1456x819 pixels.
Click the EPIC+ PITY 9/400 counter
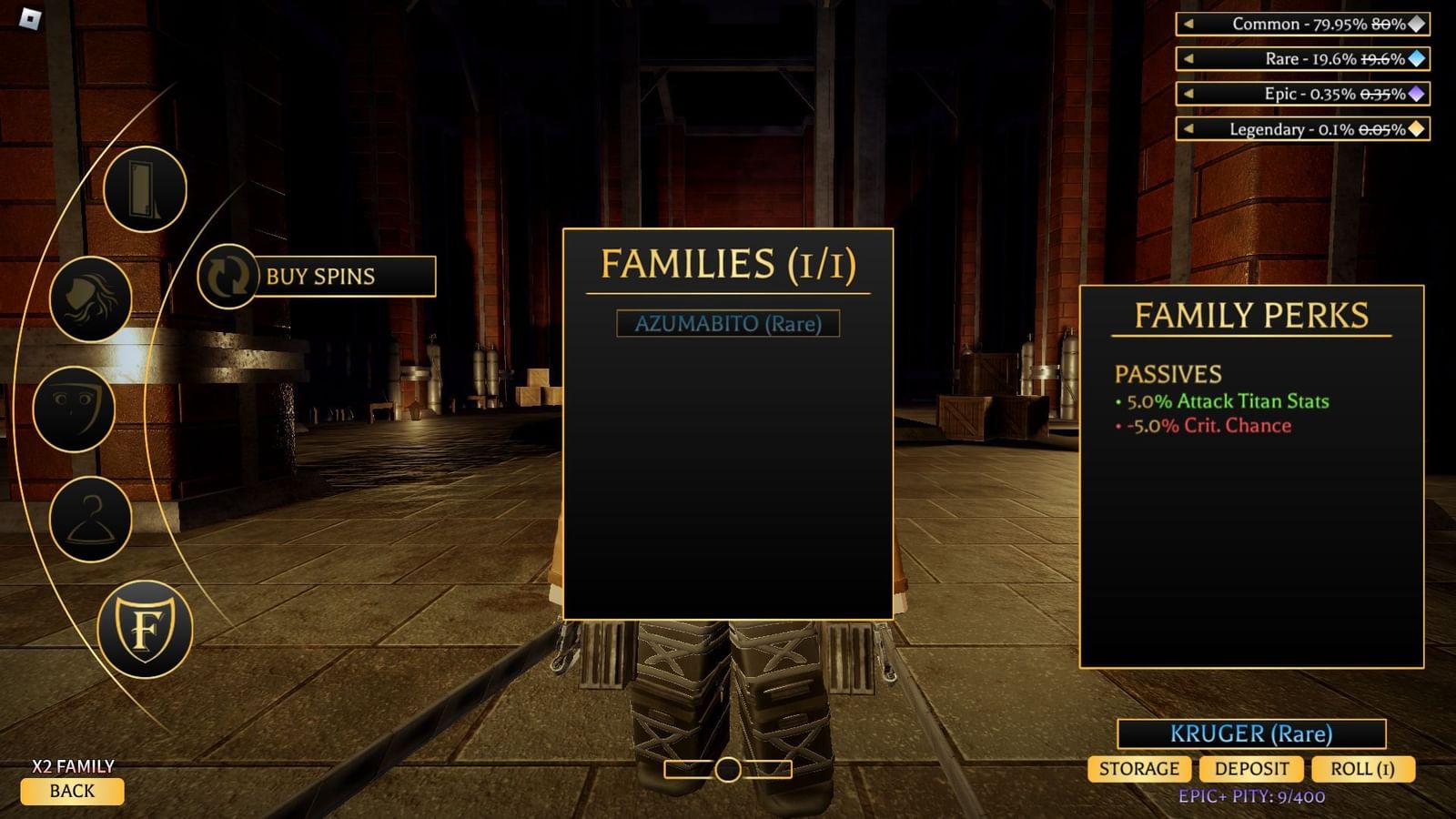pyautogui.click(x=1251, y=796)
